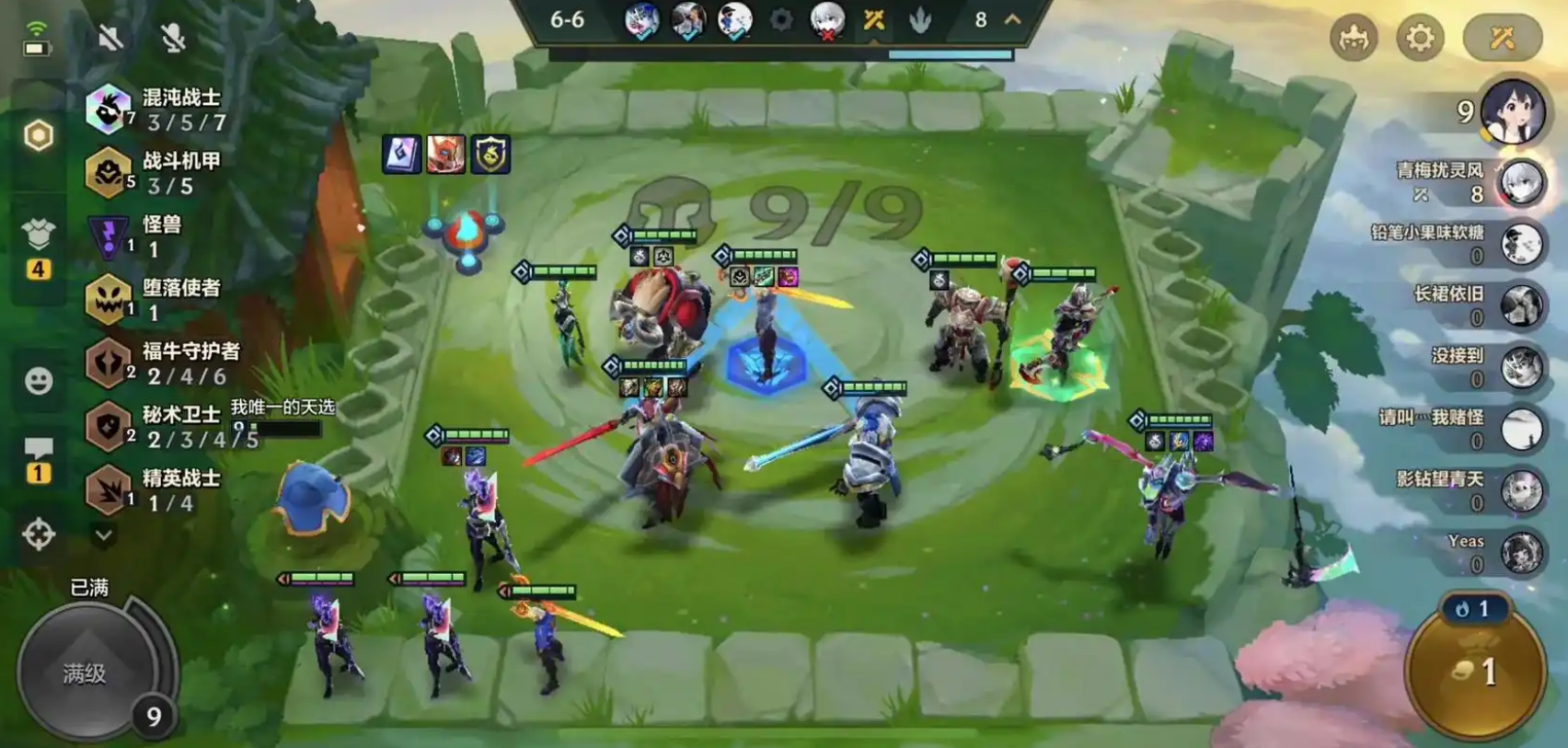Open the item bag with 4 badge
The image size is (1568, 748).
(x=39, y=236)
